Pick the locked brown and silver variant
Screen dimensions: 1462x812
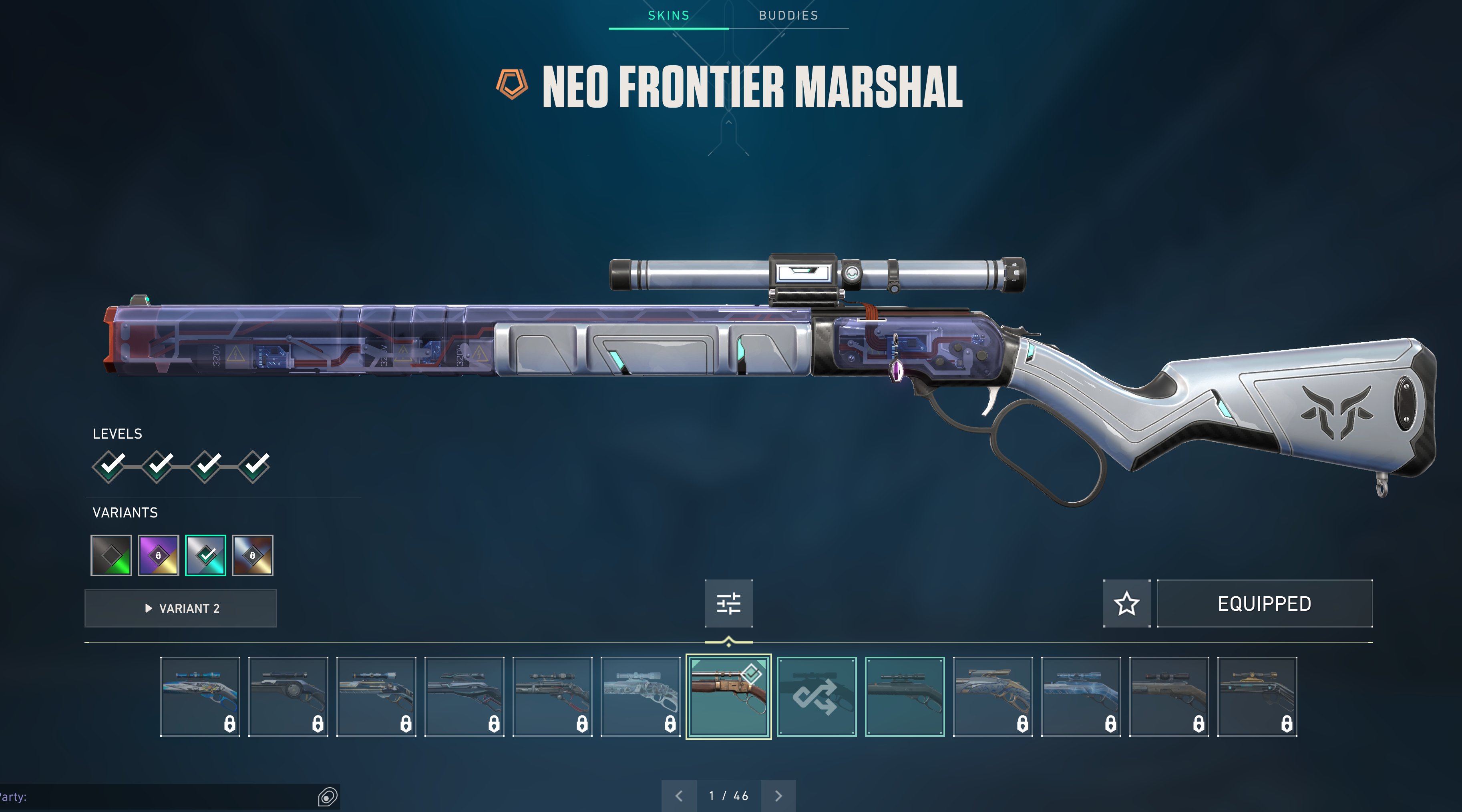[x=253, y=555]
